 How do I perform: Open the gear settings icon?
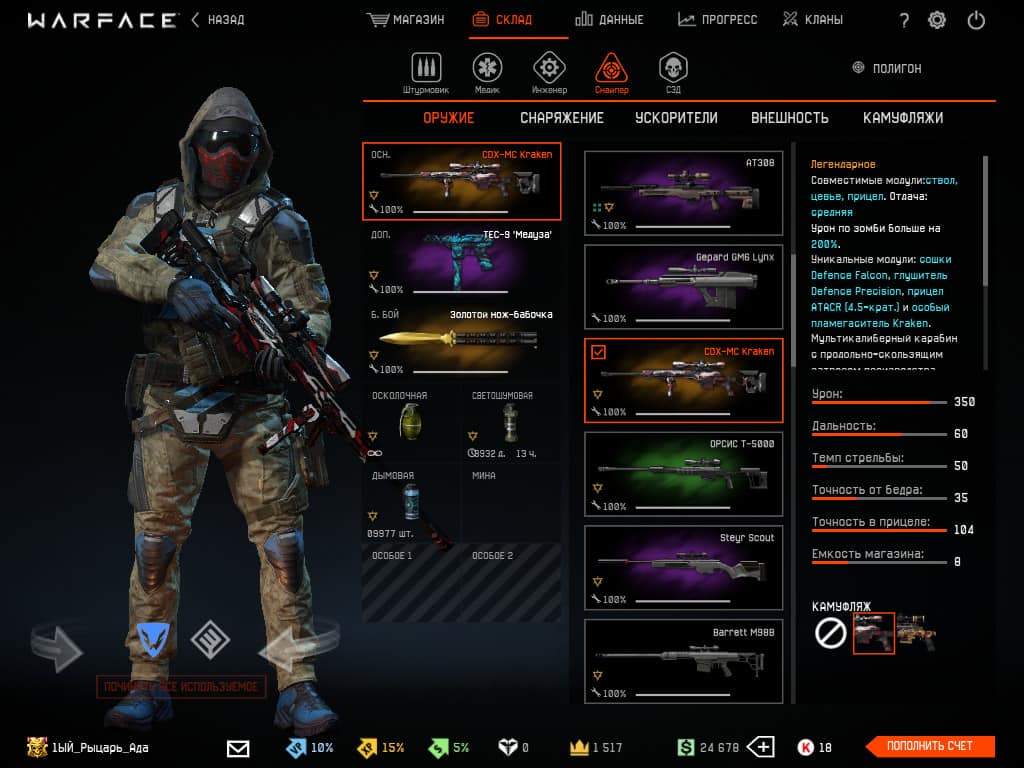tap(937, 20)
